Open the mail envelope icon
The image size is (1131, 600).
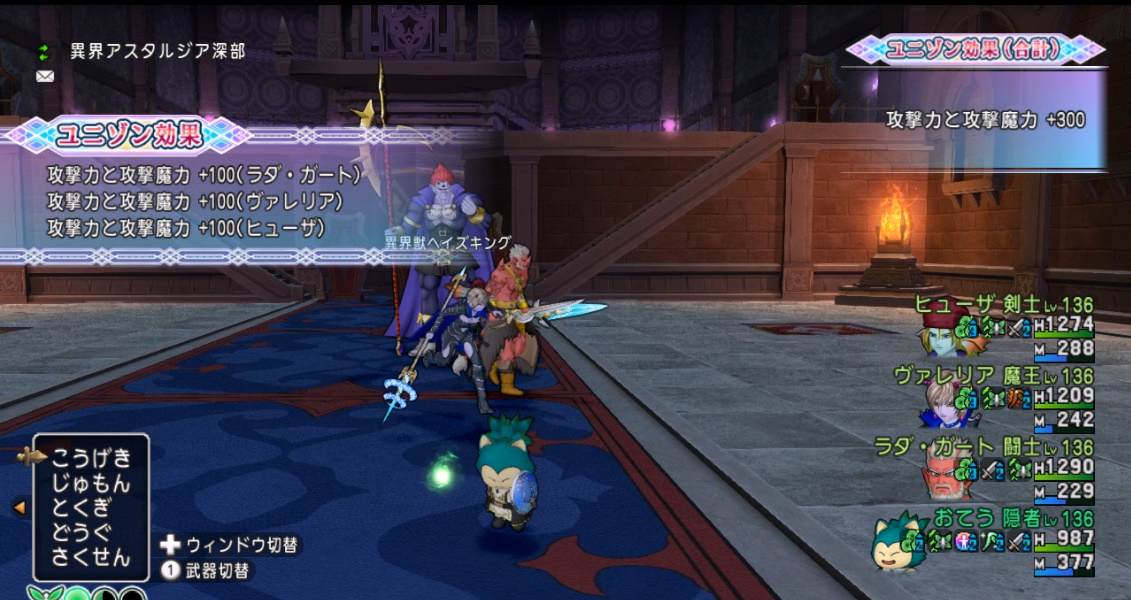[x=45, y=76]
